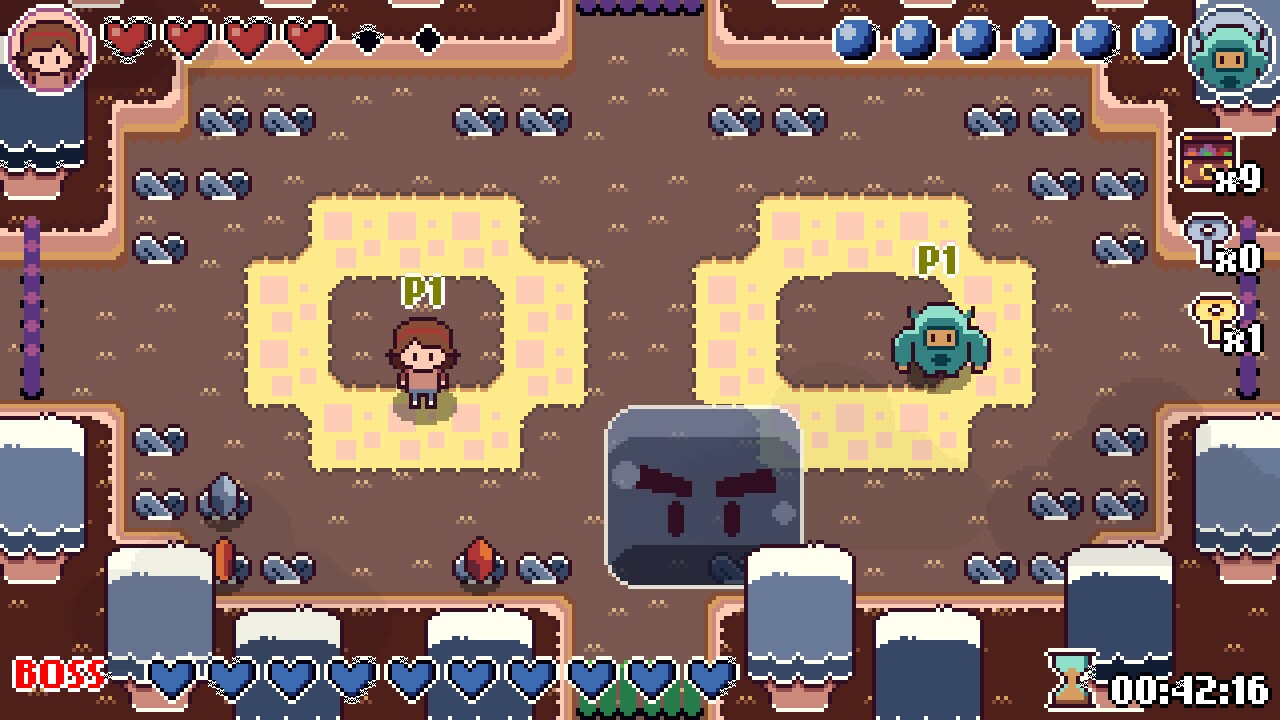Click the red crystal on the lower floor
Screen dimensions: 1280x720
[481, 558]
